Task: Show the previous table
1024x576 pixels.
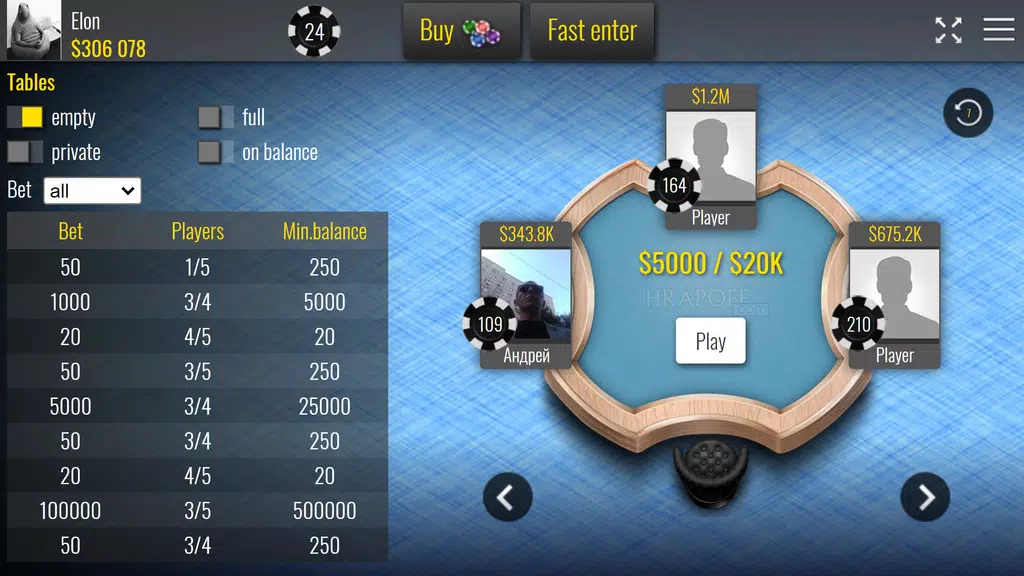Action: pos(507,497)
